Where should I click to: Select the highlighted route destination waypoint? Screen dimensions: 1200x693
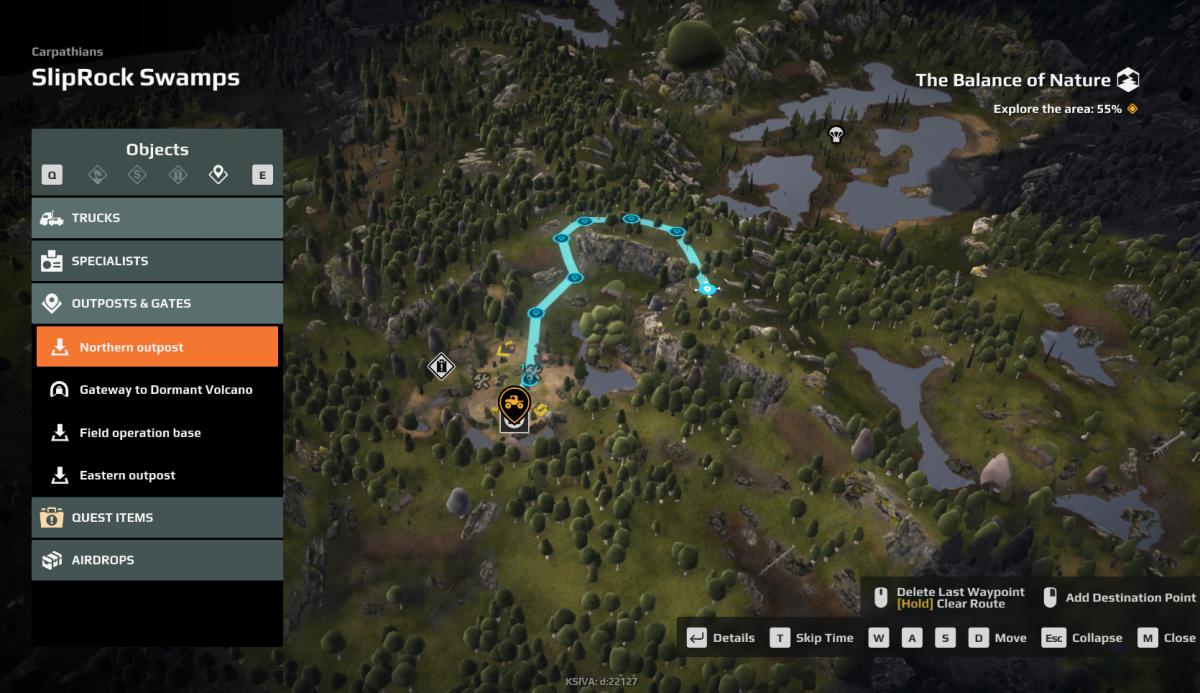(708, 289)
